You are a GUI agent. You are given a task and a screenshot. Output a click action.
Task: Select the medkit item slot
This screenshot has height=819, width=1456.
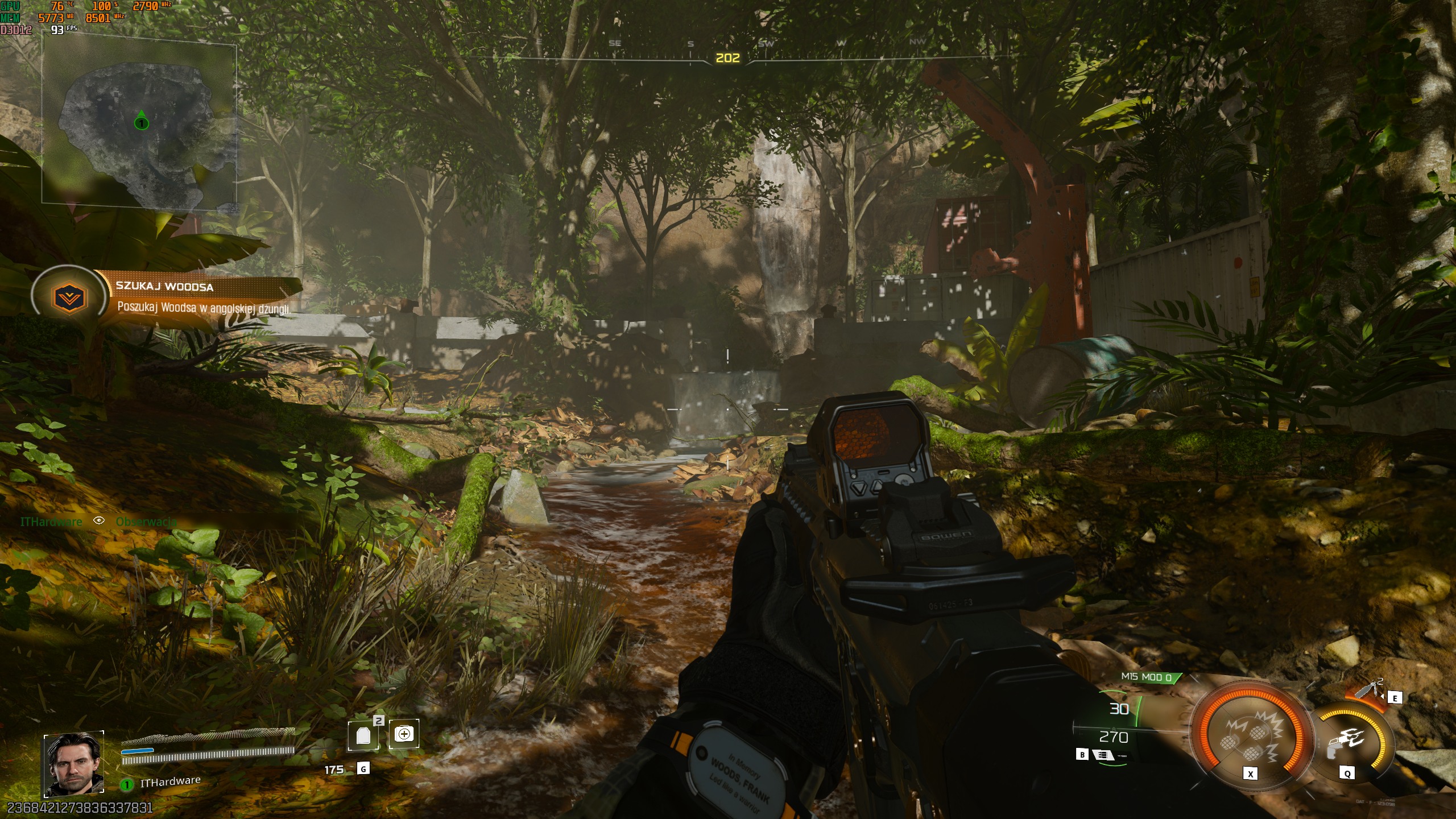(x=404, y=734)
